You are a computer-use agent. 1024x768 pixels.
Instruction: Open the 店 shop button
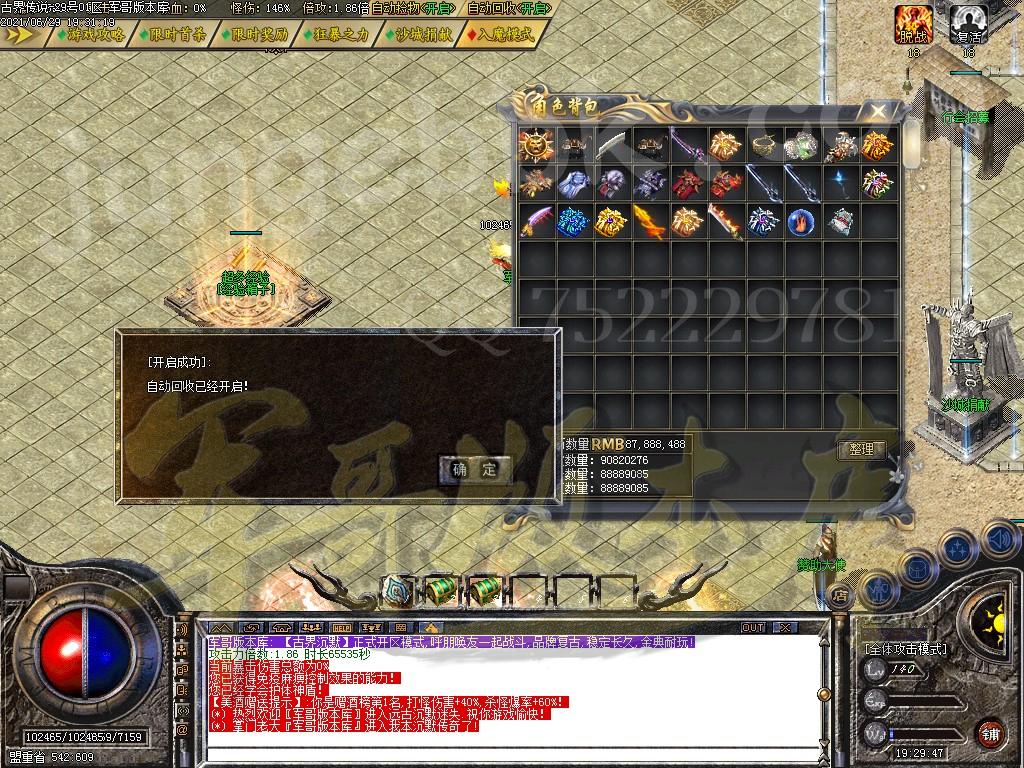[838, 596]
